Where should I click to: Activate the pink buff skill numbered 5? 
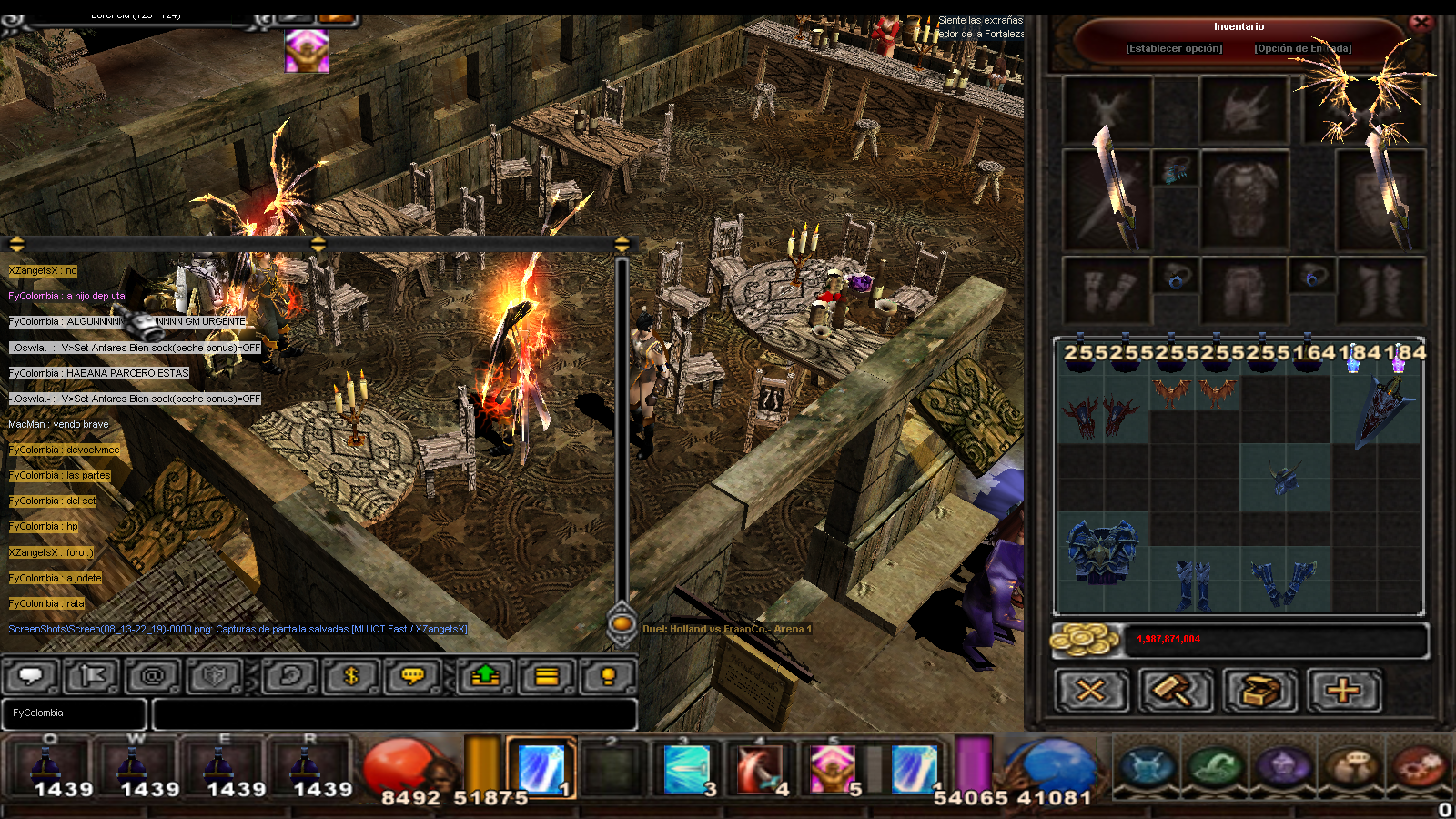[834, 769]
